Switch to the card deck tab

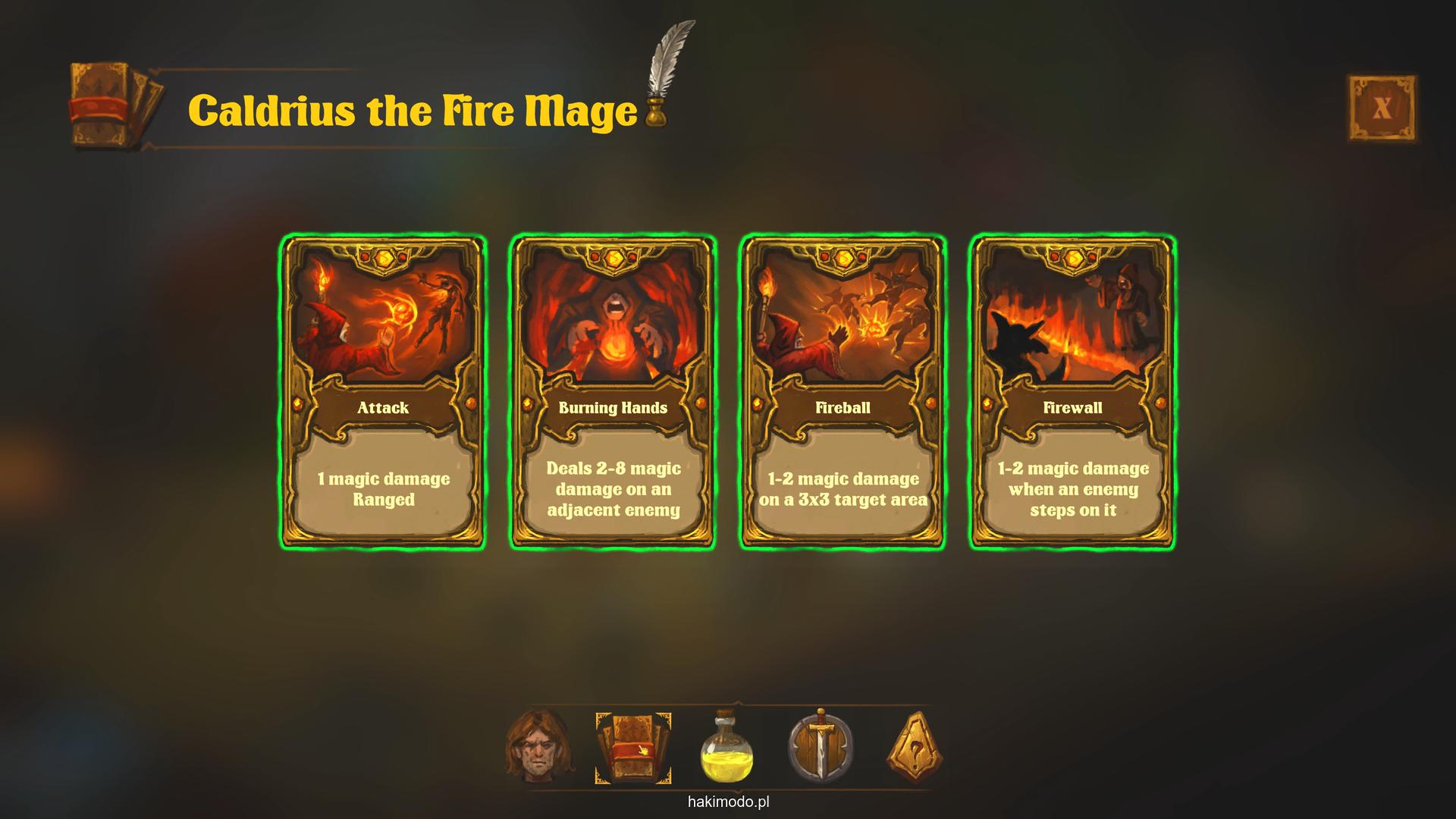tap(633, 748)
